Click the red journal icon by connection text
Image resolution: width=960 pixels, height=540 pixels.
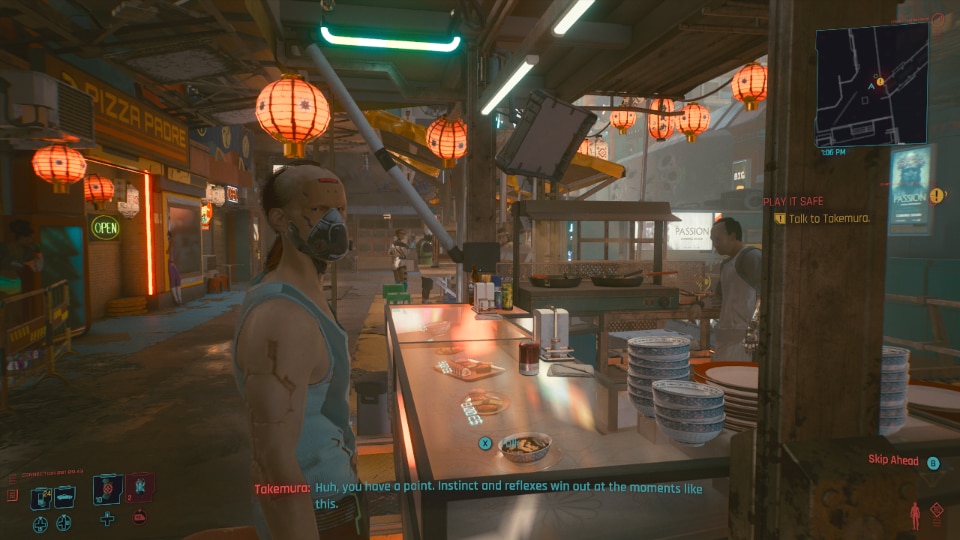coord(12,494)
